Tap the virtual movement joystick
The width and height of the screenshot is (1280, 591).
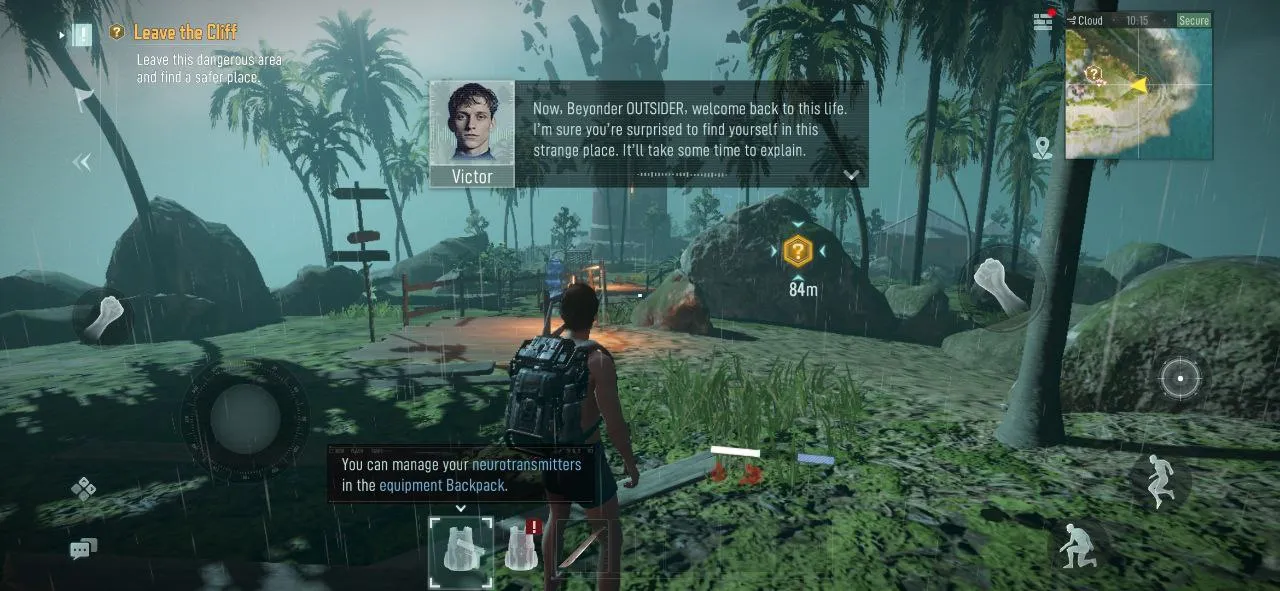(245, 411)
